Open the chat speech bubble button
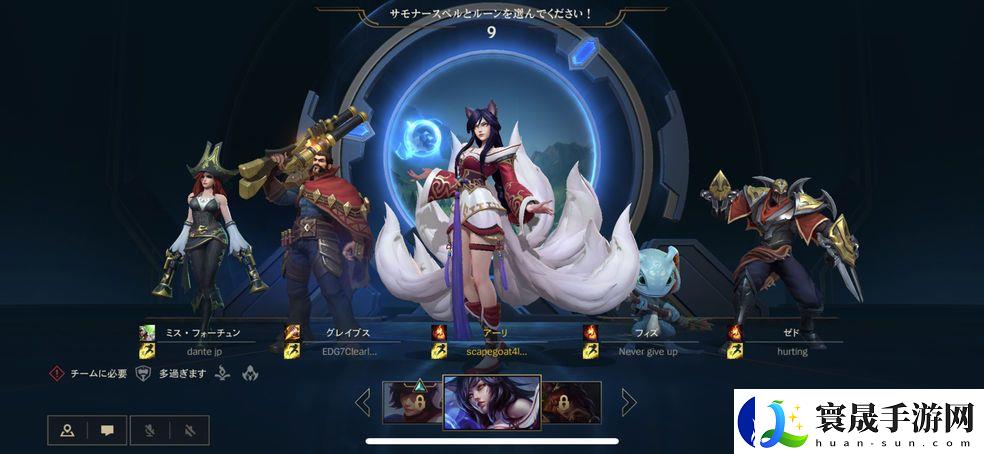The image size is (984, 454). click(107, 431)
